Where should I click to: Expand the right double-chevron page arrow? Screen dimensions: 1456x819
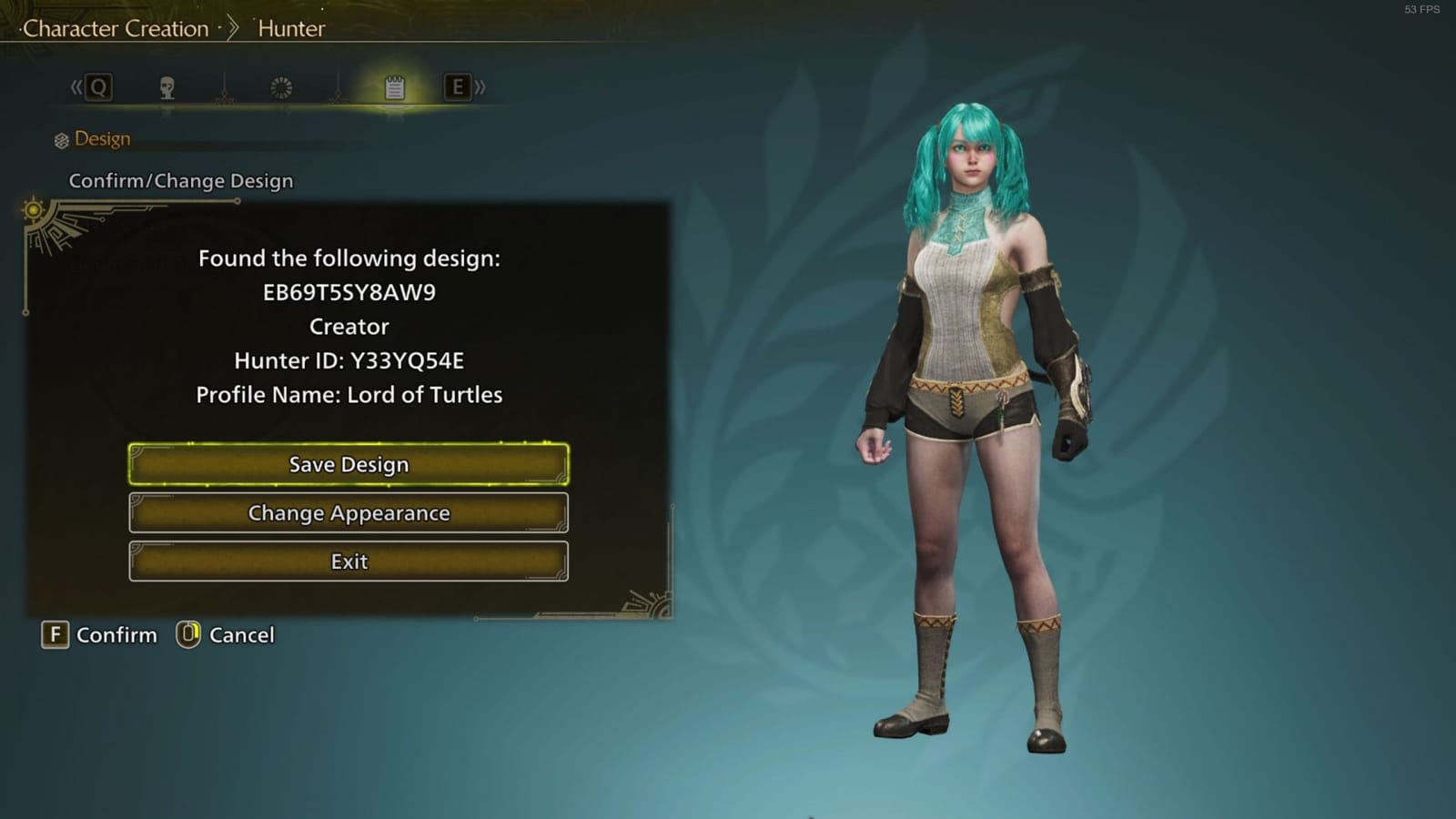tap(480, 87)
